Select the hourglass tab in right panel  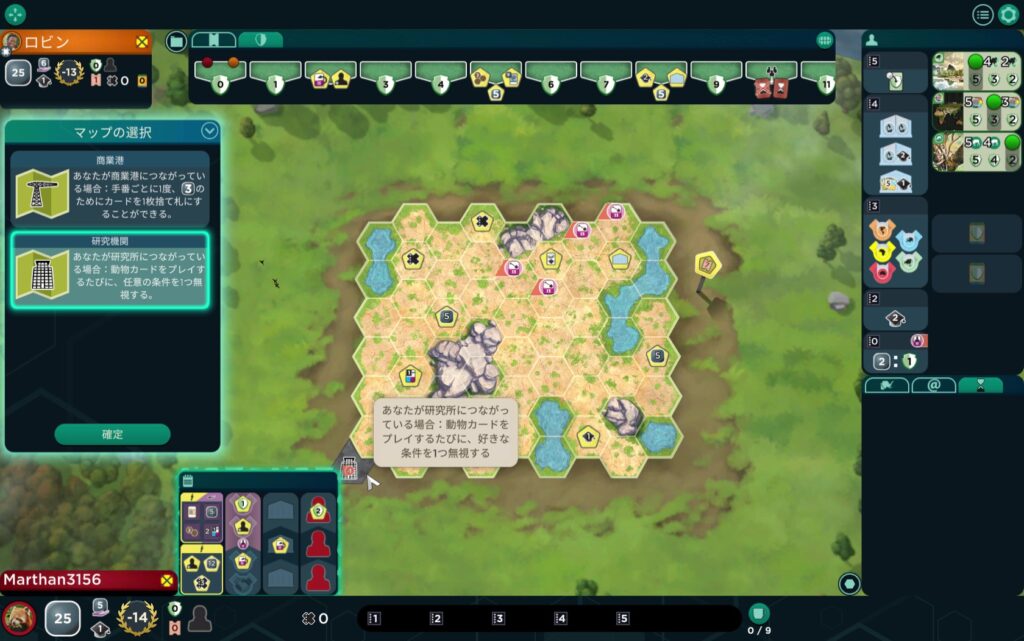pyautogui.click(x=980, y=385)
